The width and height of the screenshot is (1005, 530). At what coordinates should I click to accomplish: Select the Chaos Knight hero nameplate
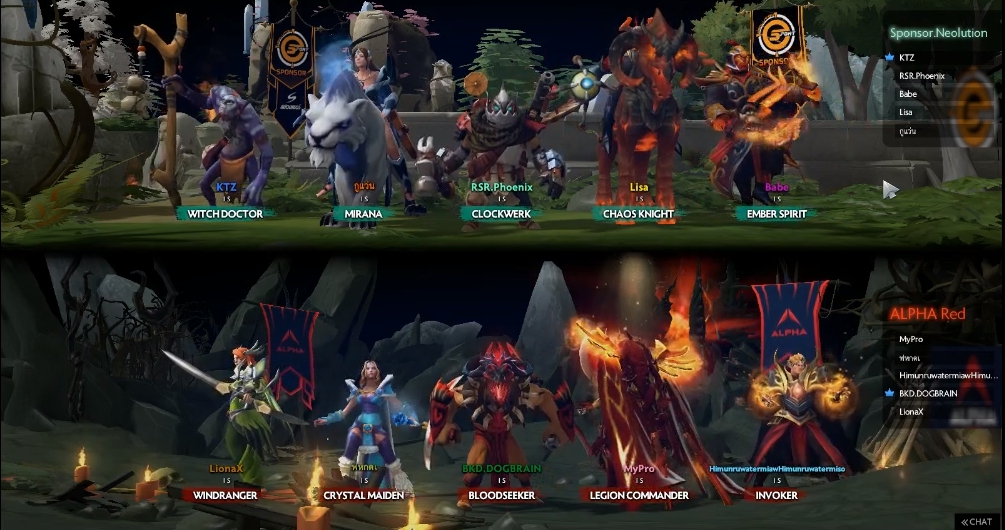click(638, 213)
